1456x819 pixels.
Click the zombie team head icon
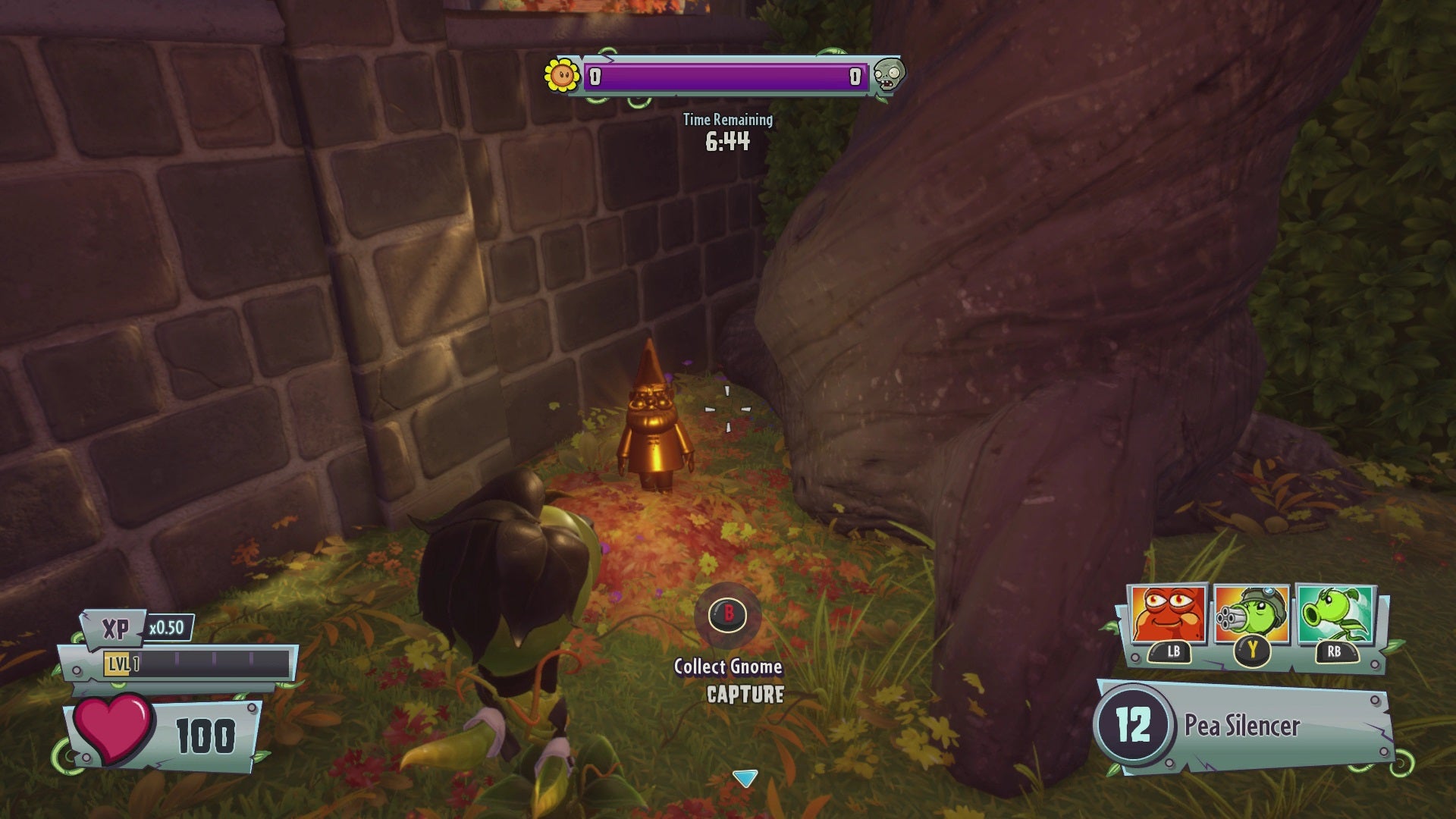click(x=887, y=75)
